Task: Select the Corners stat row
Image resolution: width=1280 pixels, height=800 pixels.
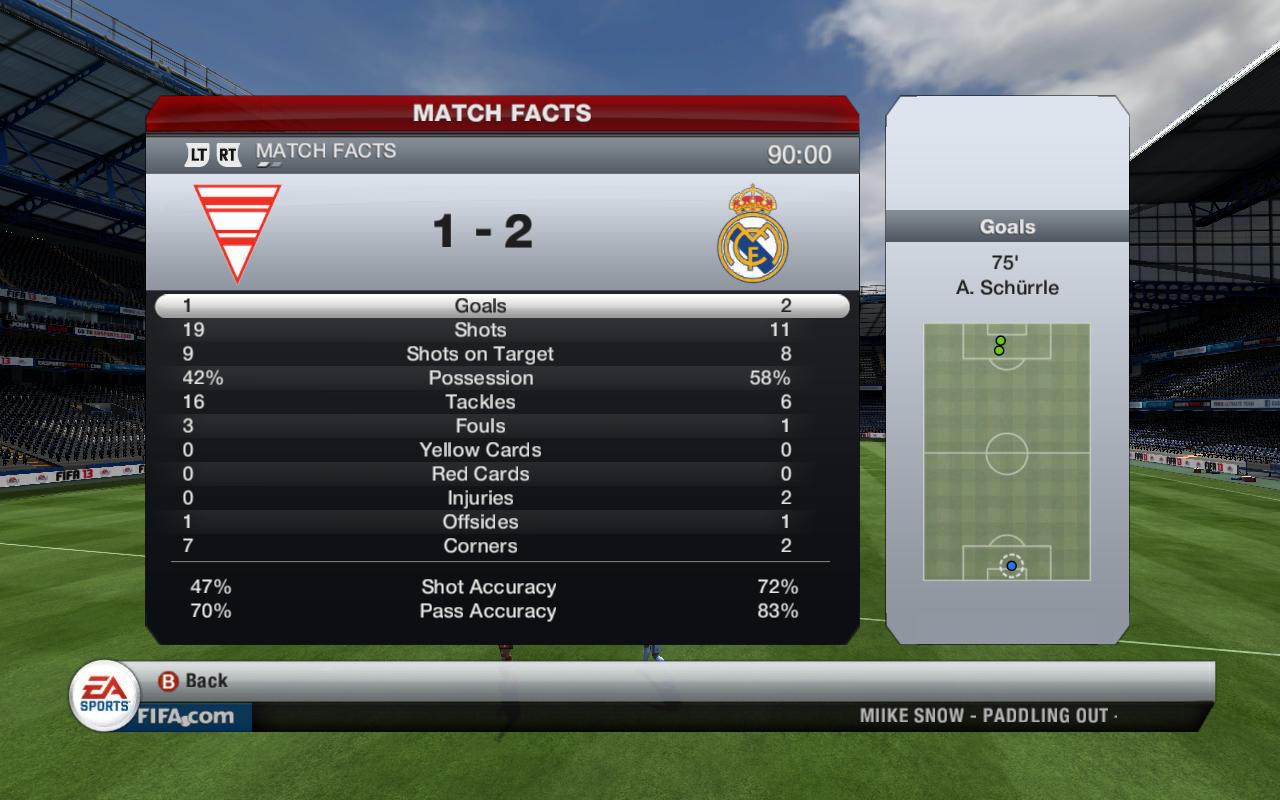Action: (481, 546)
